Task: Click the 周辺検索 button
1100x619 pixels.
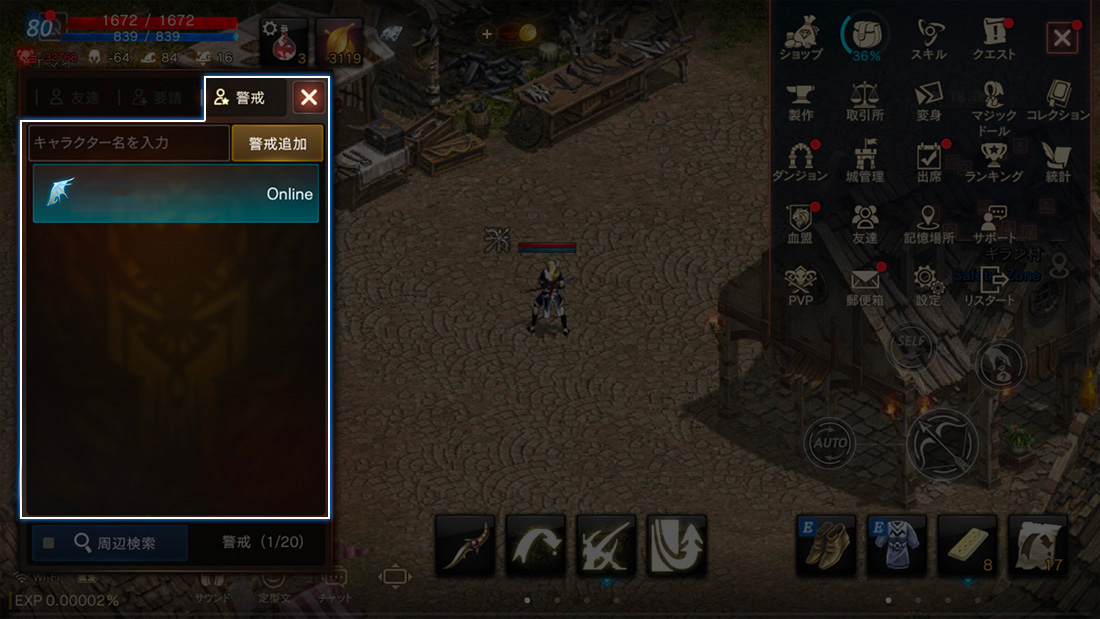Action: click(x=110, y=543)
